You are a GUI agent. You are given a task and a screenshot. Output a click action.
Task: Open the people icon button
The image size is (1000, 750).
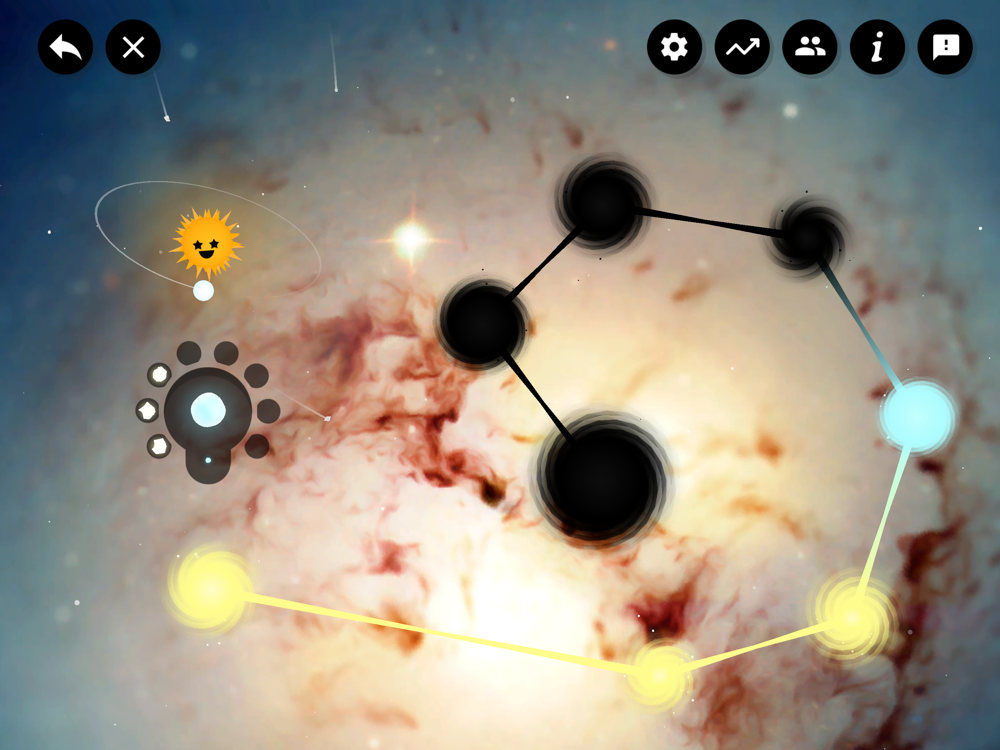810,47
